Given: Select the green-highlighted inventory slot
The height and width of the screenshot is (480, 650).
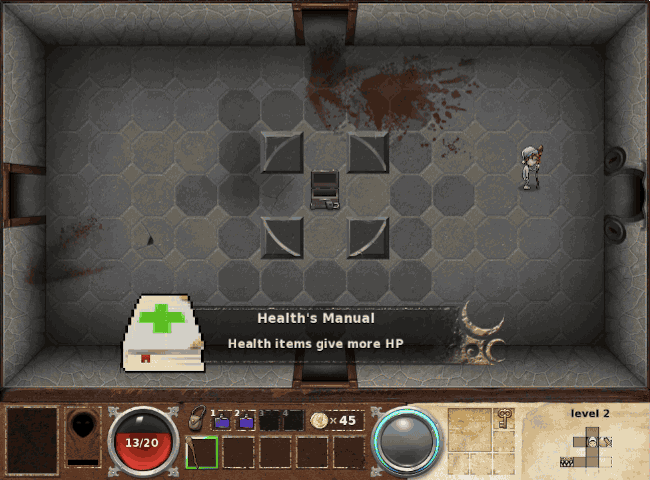Looking at the screenshot, I should (201, 452).
